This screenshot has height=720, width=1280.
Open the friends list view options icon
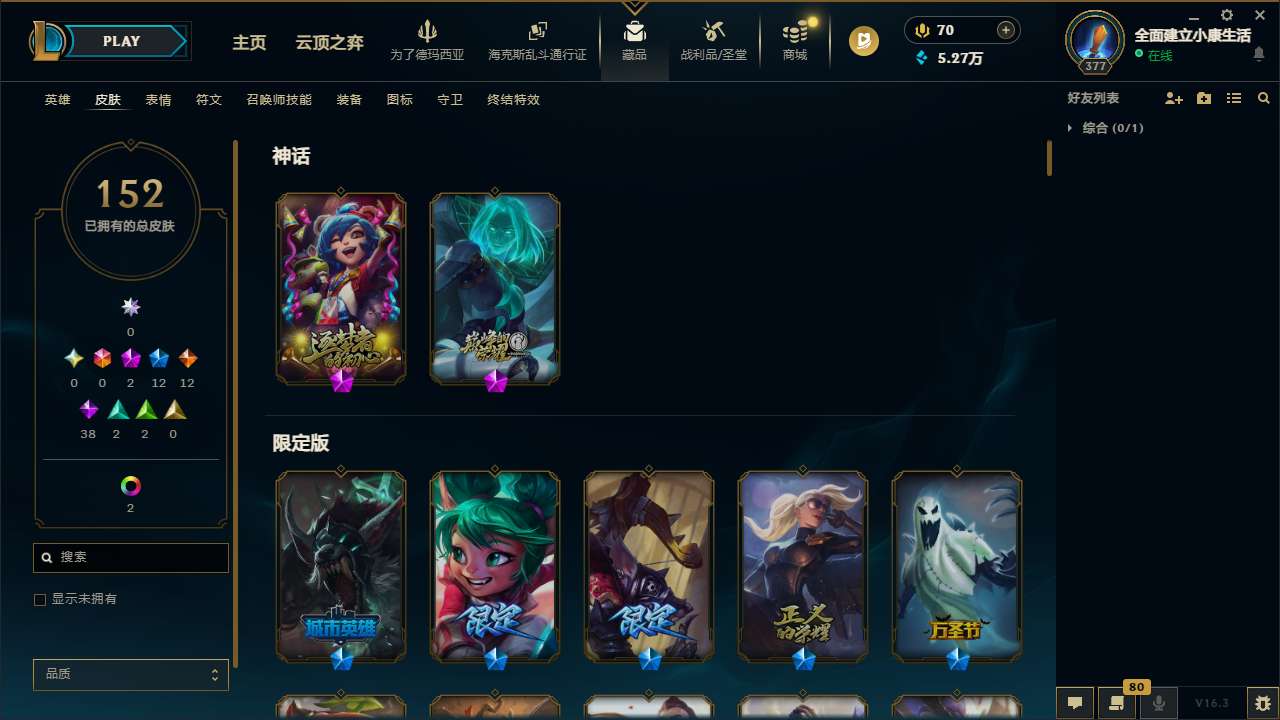click(1234, 99)
